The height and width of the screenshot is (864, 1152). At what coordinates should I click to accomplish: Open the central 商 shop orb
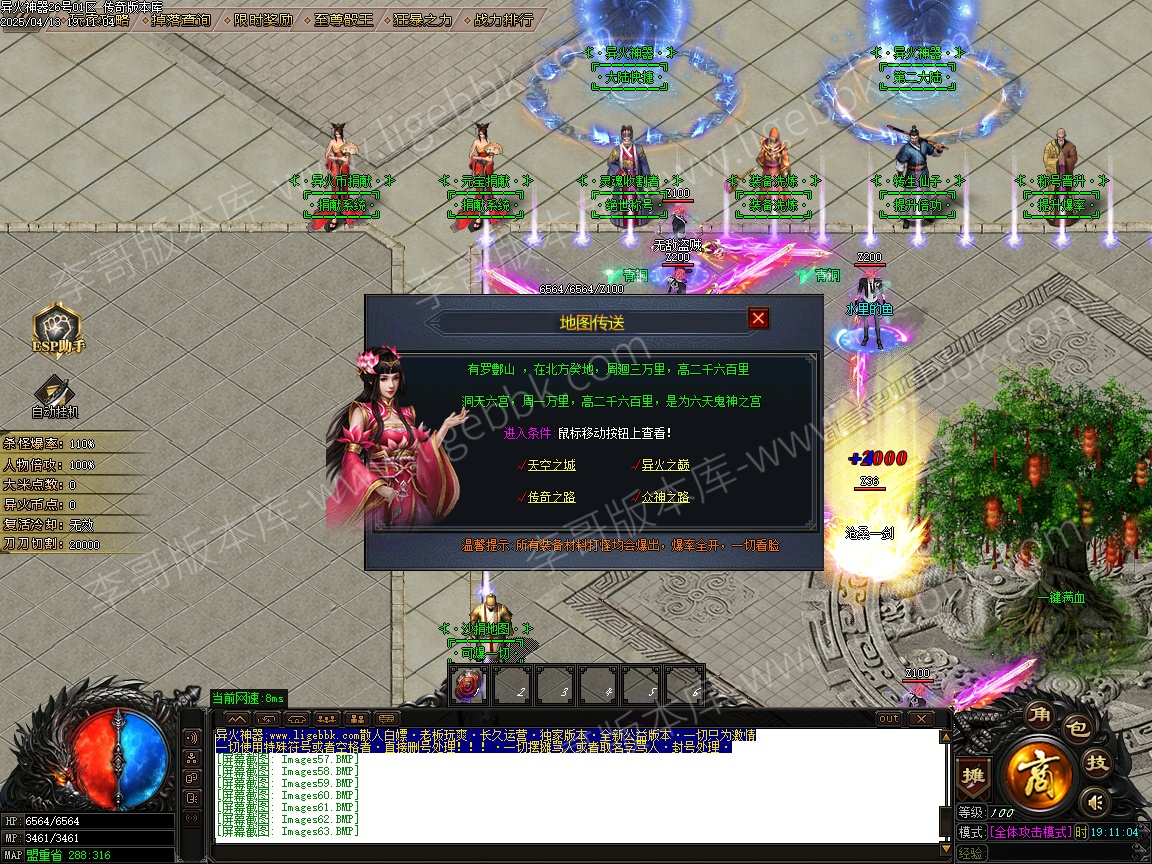(x=1040, y=773)
